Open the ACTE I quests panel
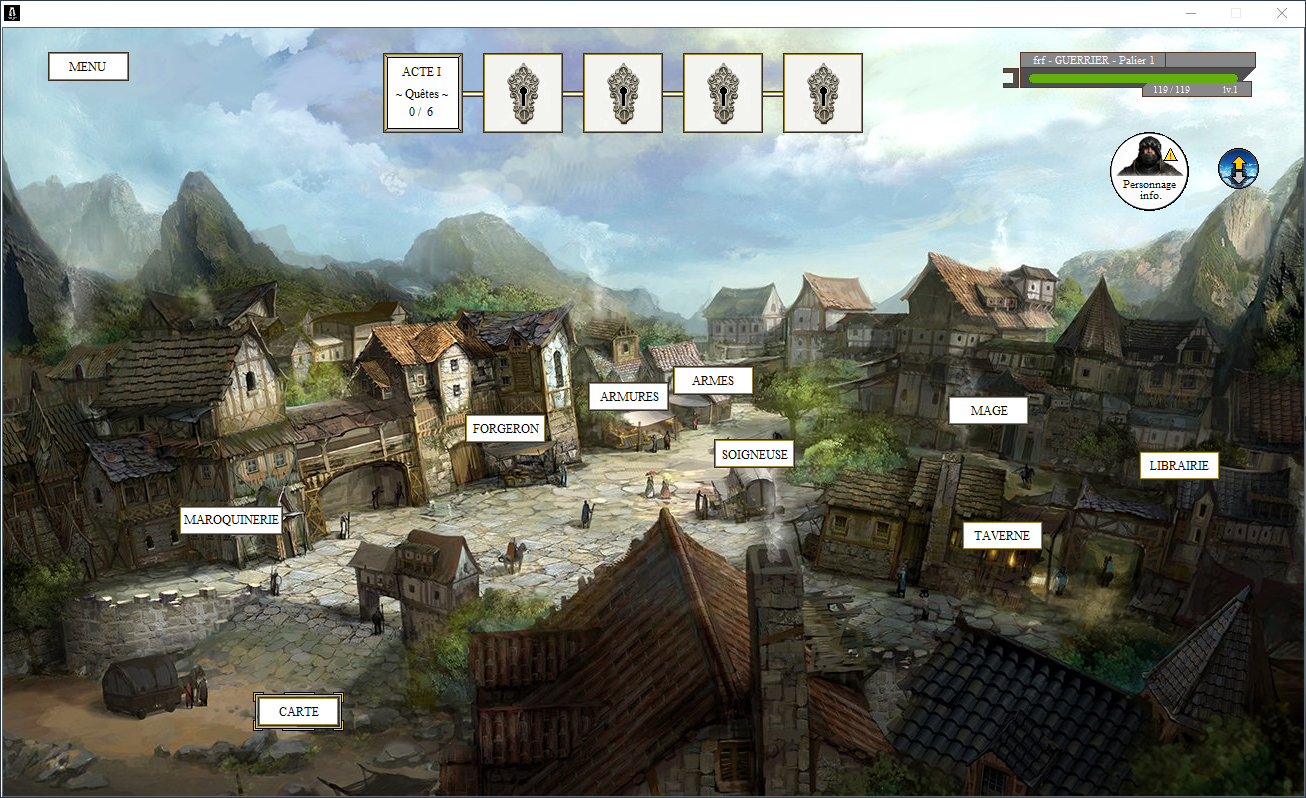 coord(422,93)
